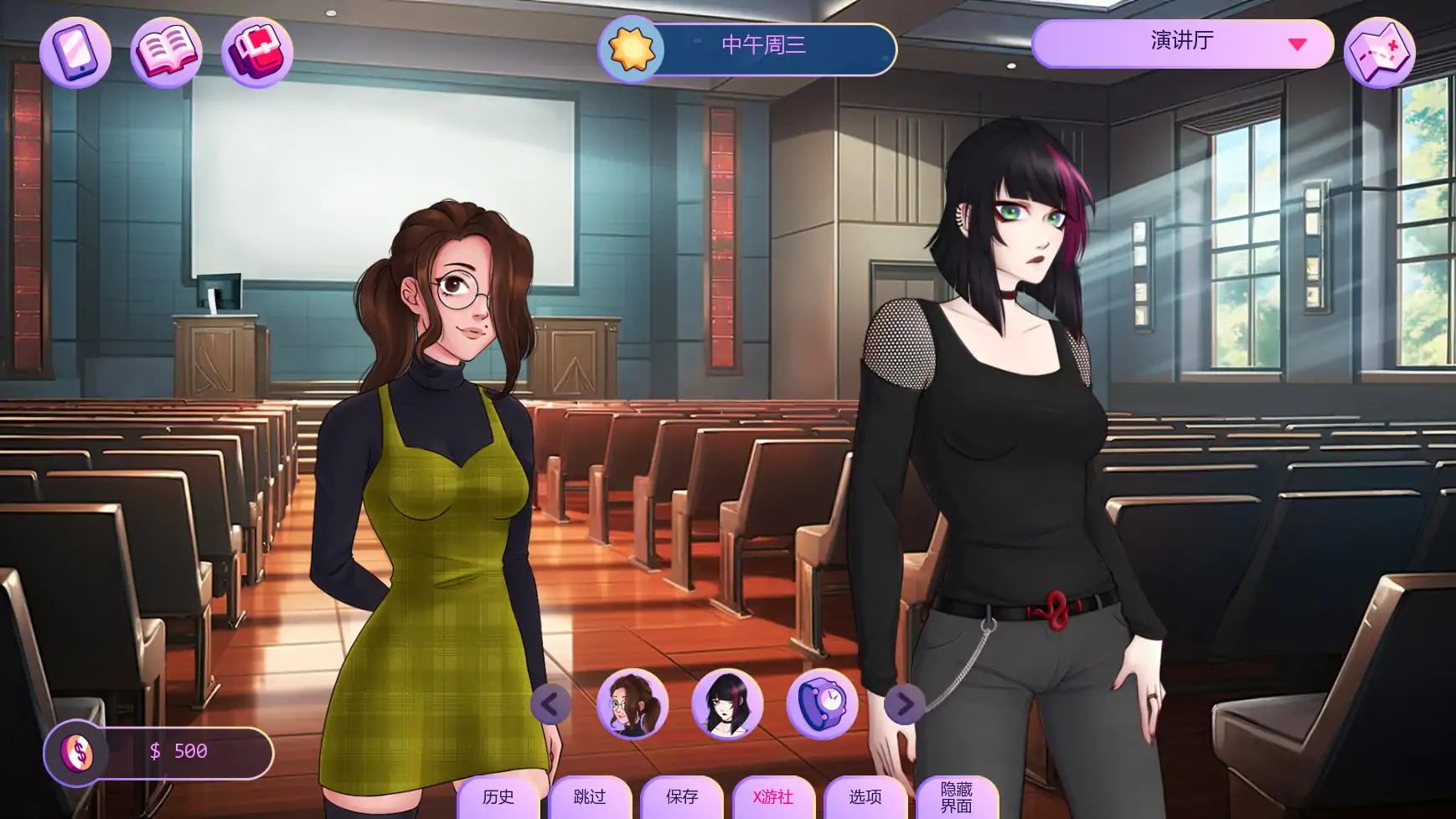The image size is (1456, 819).
Task: Toggle 隐藏界面 to hide the interface
Action: pyautogui.click(x=958, y=798)
